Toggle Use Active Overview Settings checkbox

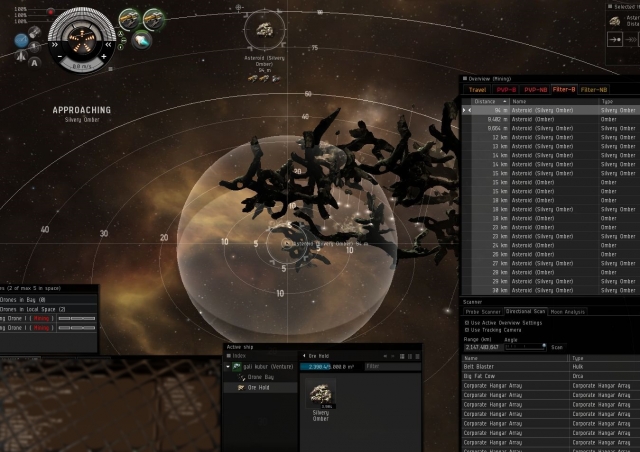coord(467,323)
